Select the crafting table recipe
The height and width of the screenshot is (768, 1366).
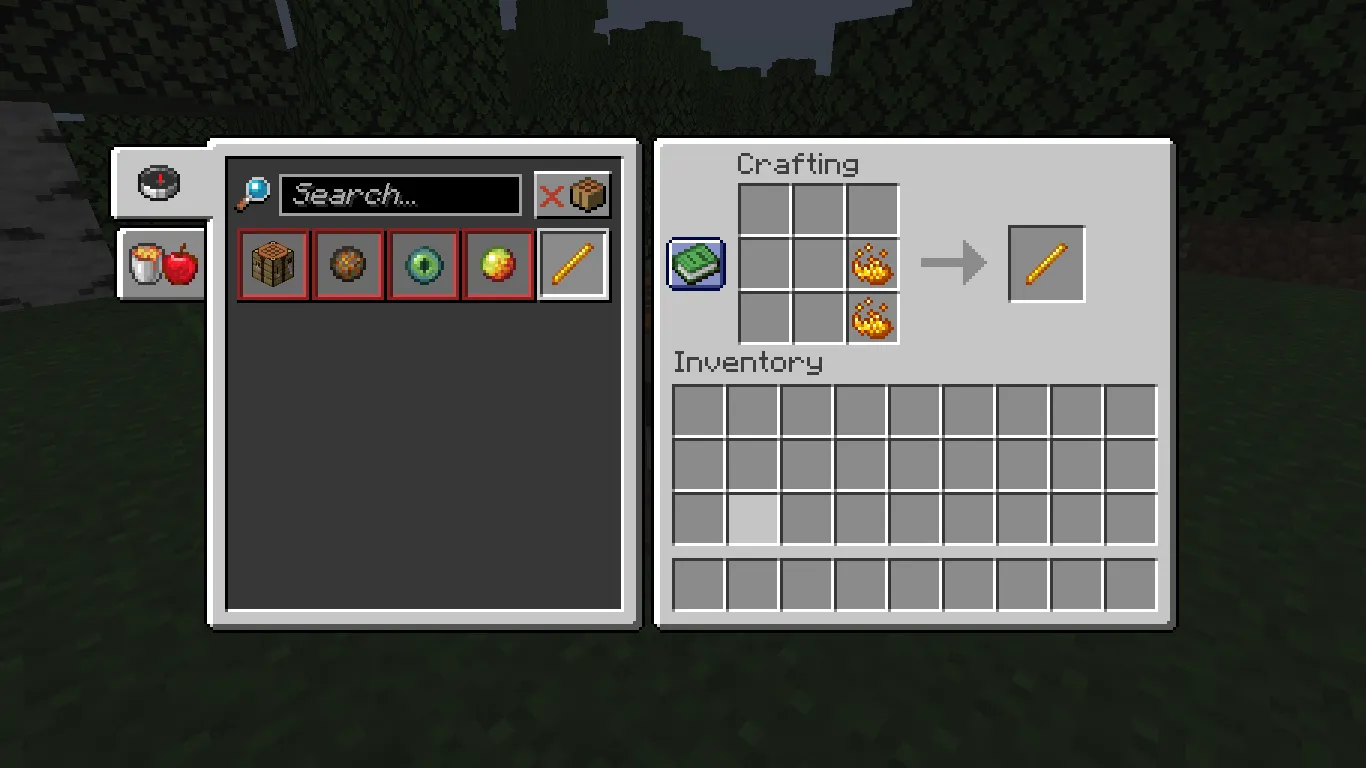[x=272, y=264]
